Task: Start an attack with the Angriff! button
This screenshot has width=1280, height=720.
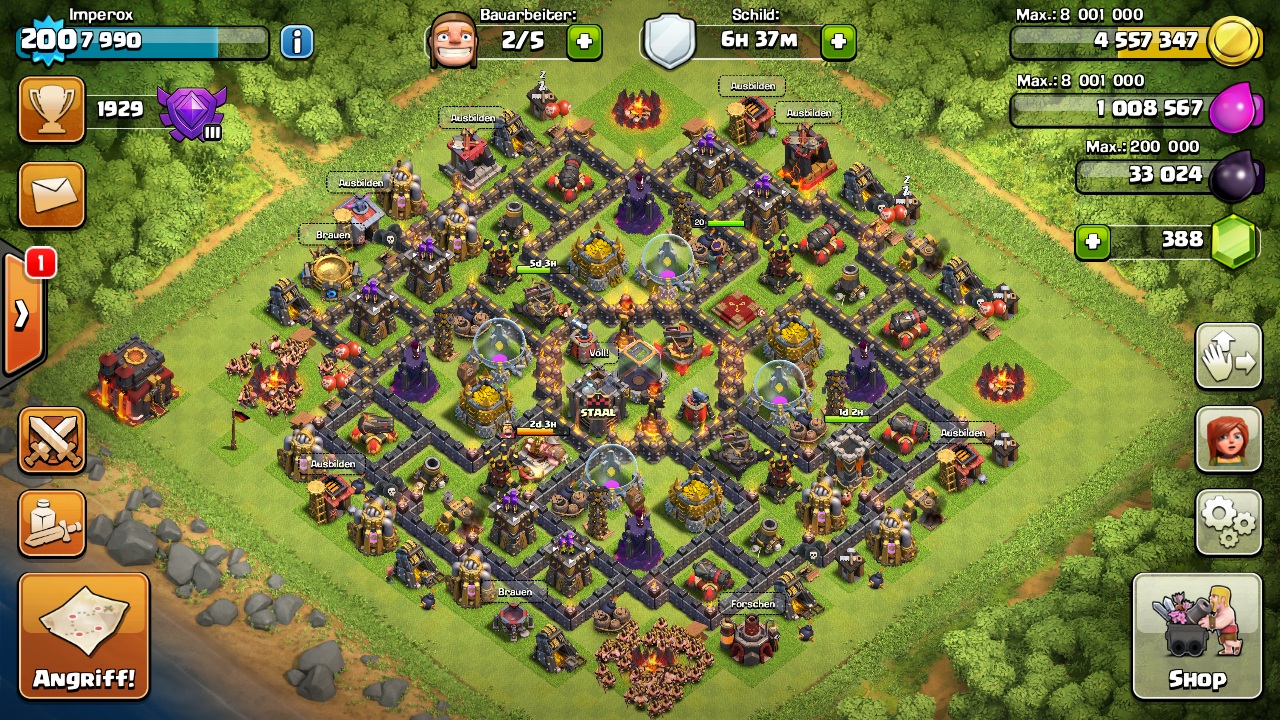Action: pos(84,636)
